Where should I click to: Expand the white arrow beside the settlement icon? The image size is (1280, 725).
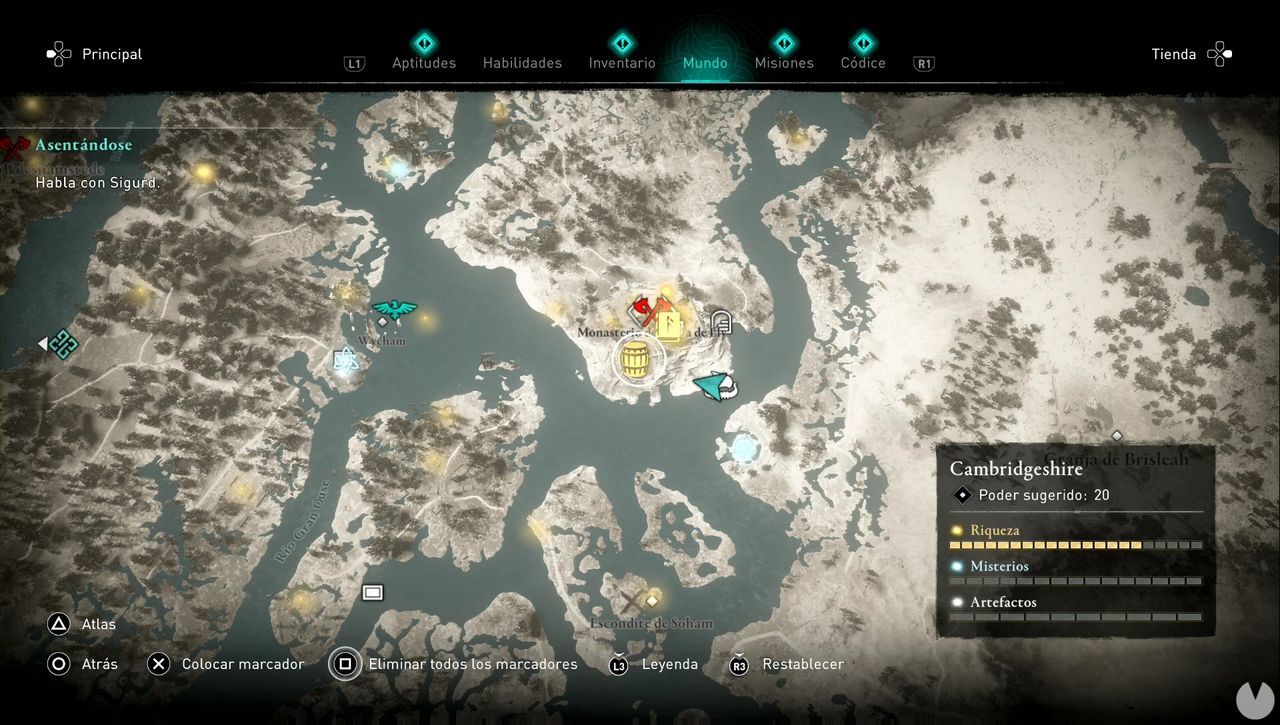[41, 344]
